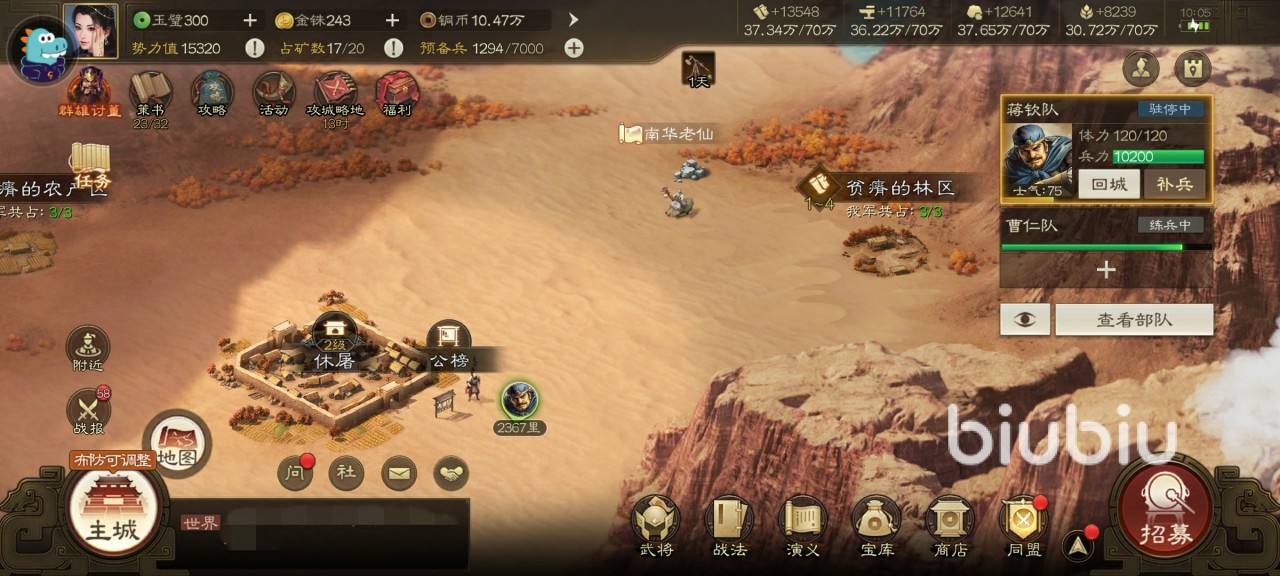The image size is (1280, 576).
Task: Open the 地图 world map
Action: click(x=176, y=444)
